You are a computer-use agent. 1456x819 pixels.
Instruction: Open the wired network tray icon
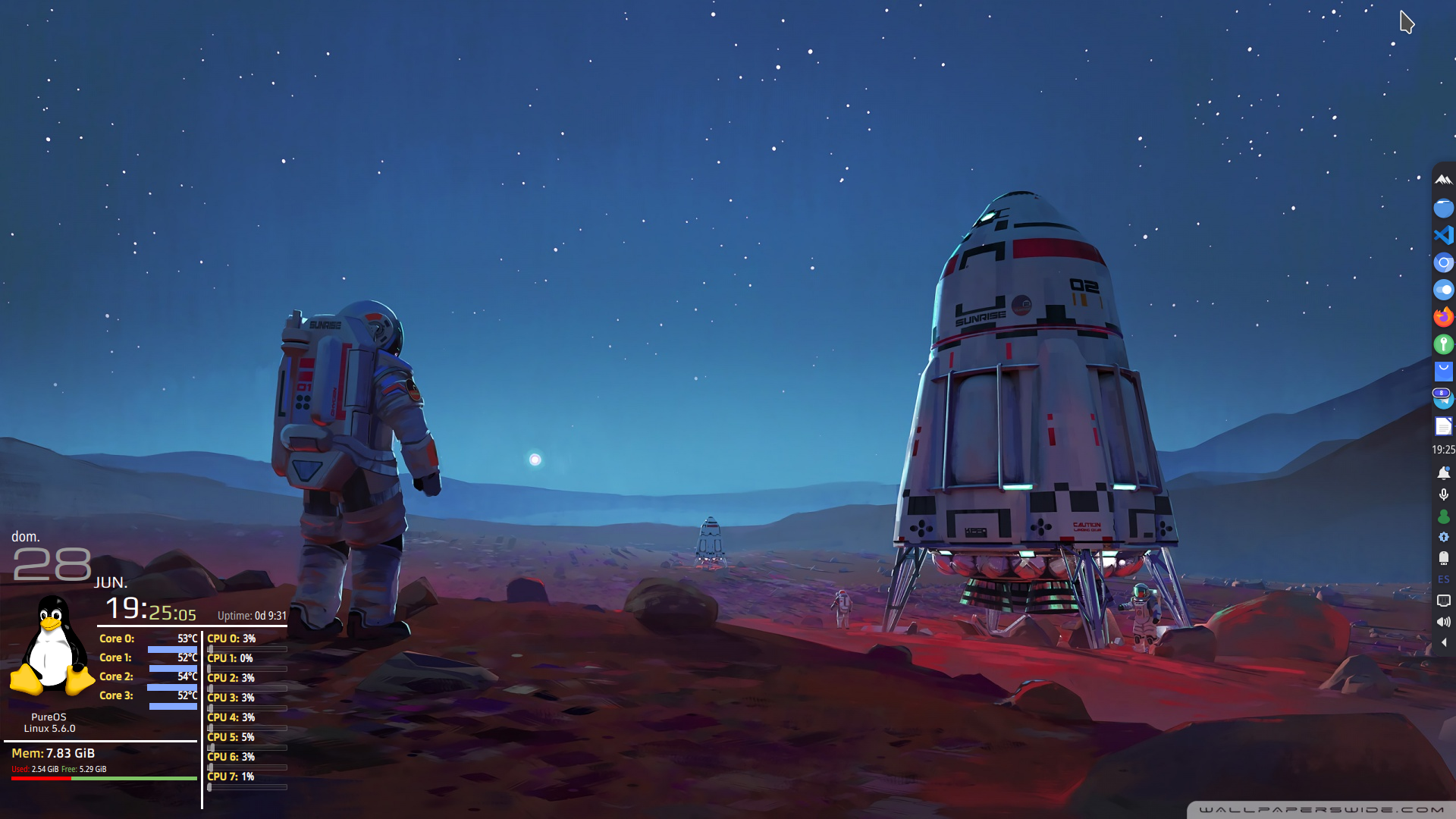click(x=1443, y=601)
